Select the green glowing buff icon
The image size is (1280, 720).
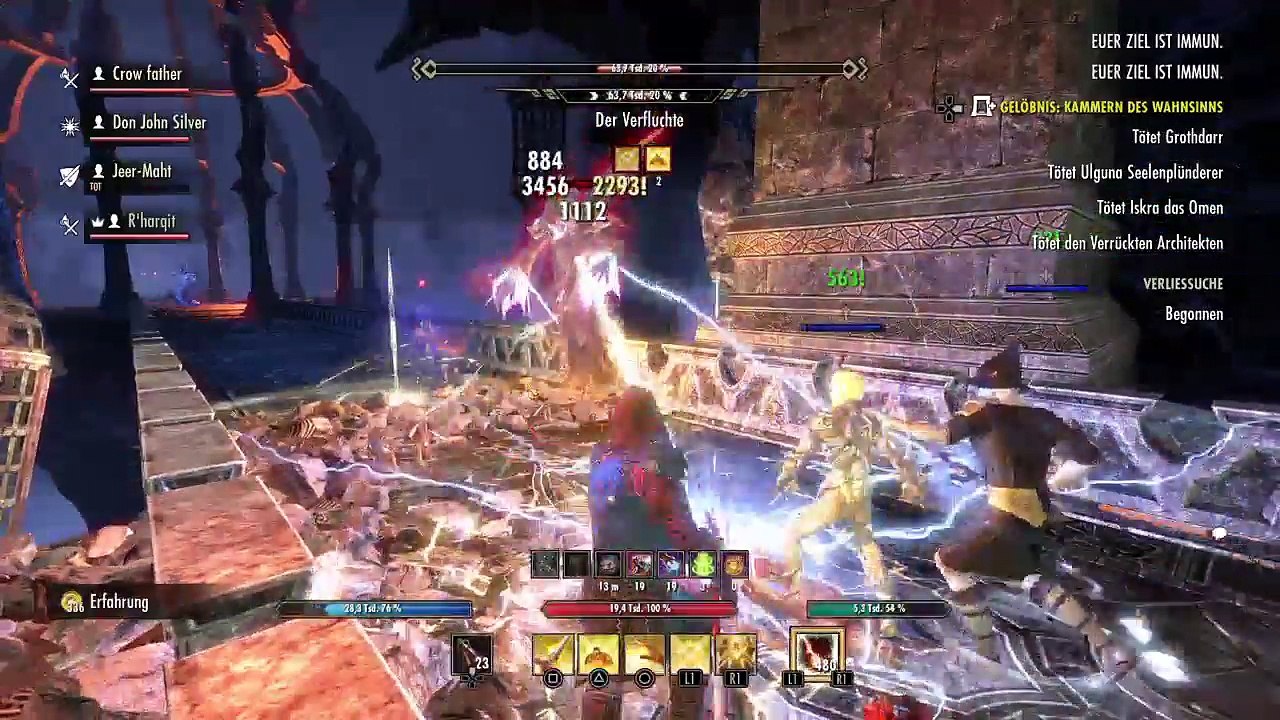pyautogui.click(x=704, y=565)
